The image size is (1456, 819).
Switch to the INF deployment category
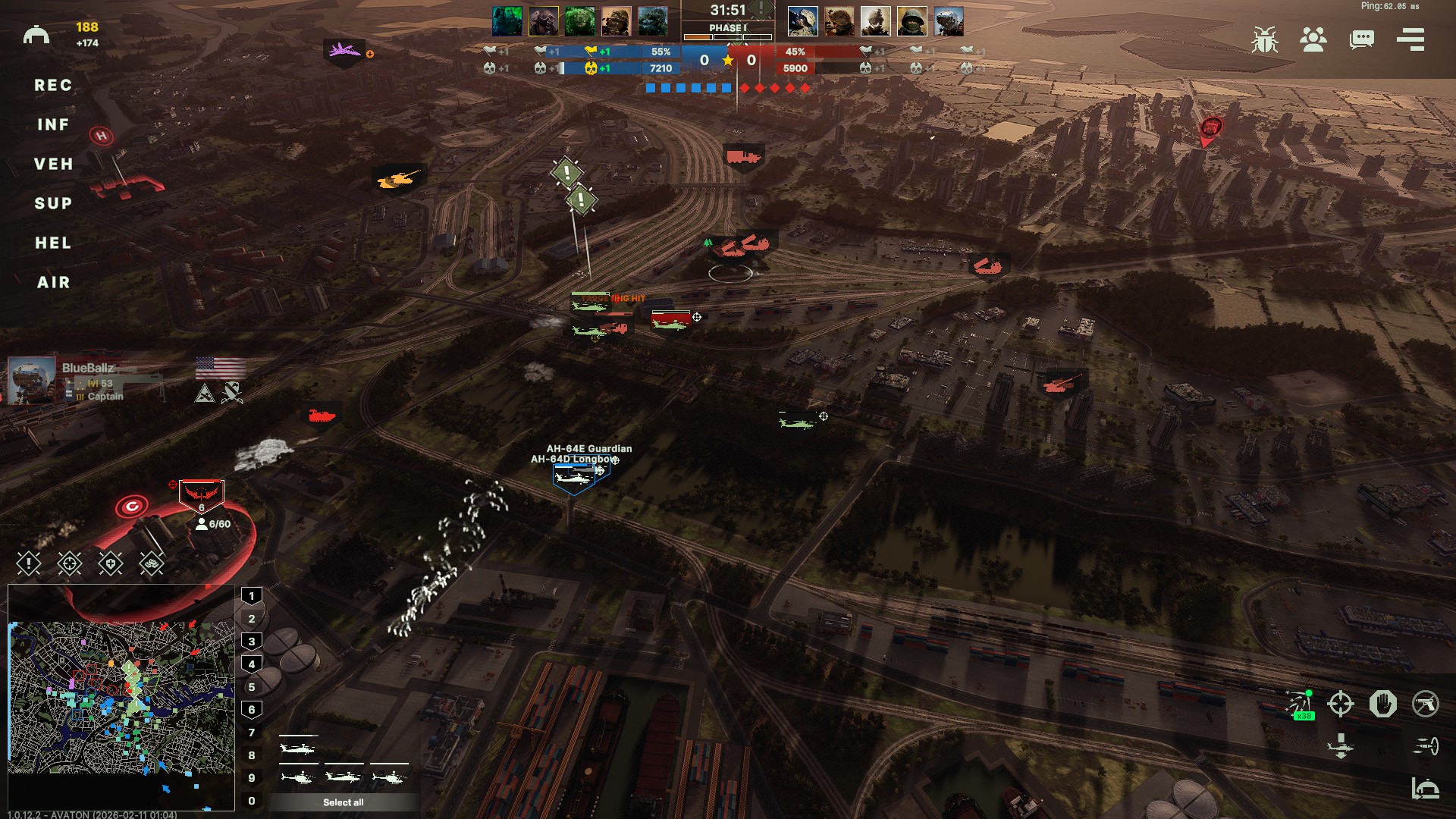pos(53,125)
